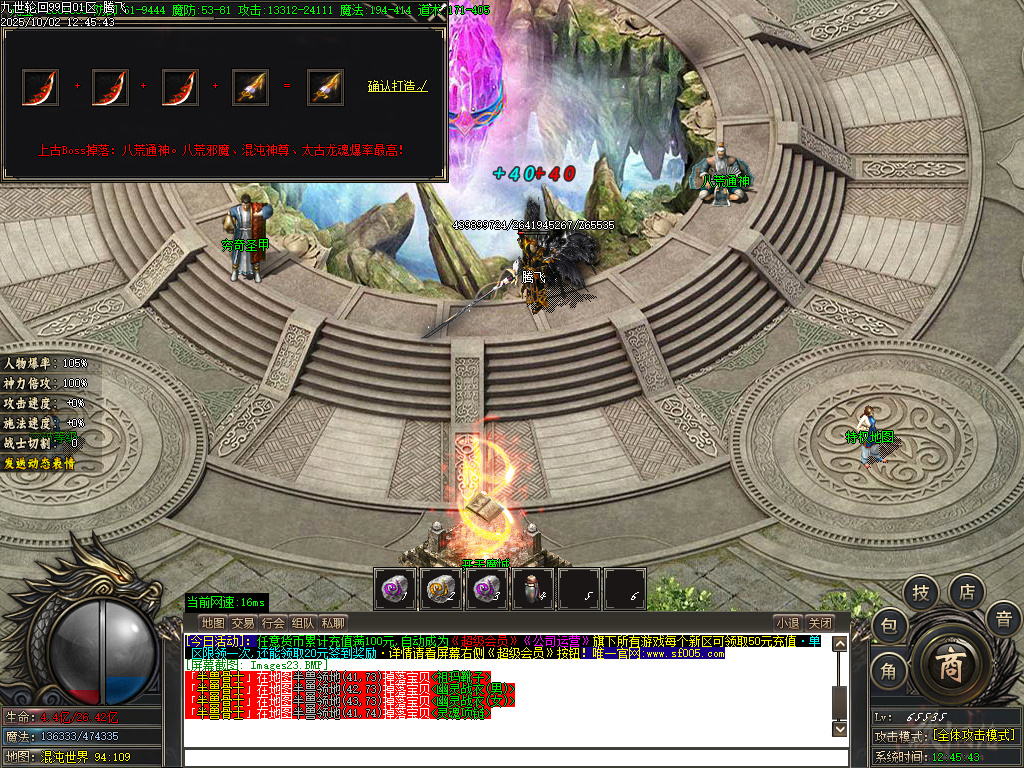Open the 组队 team tab
The width and height of the screenshot is (1024, 768).
(x=303, y=623)
